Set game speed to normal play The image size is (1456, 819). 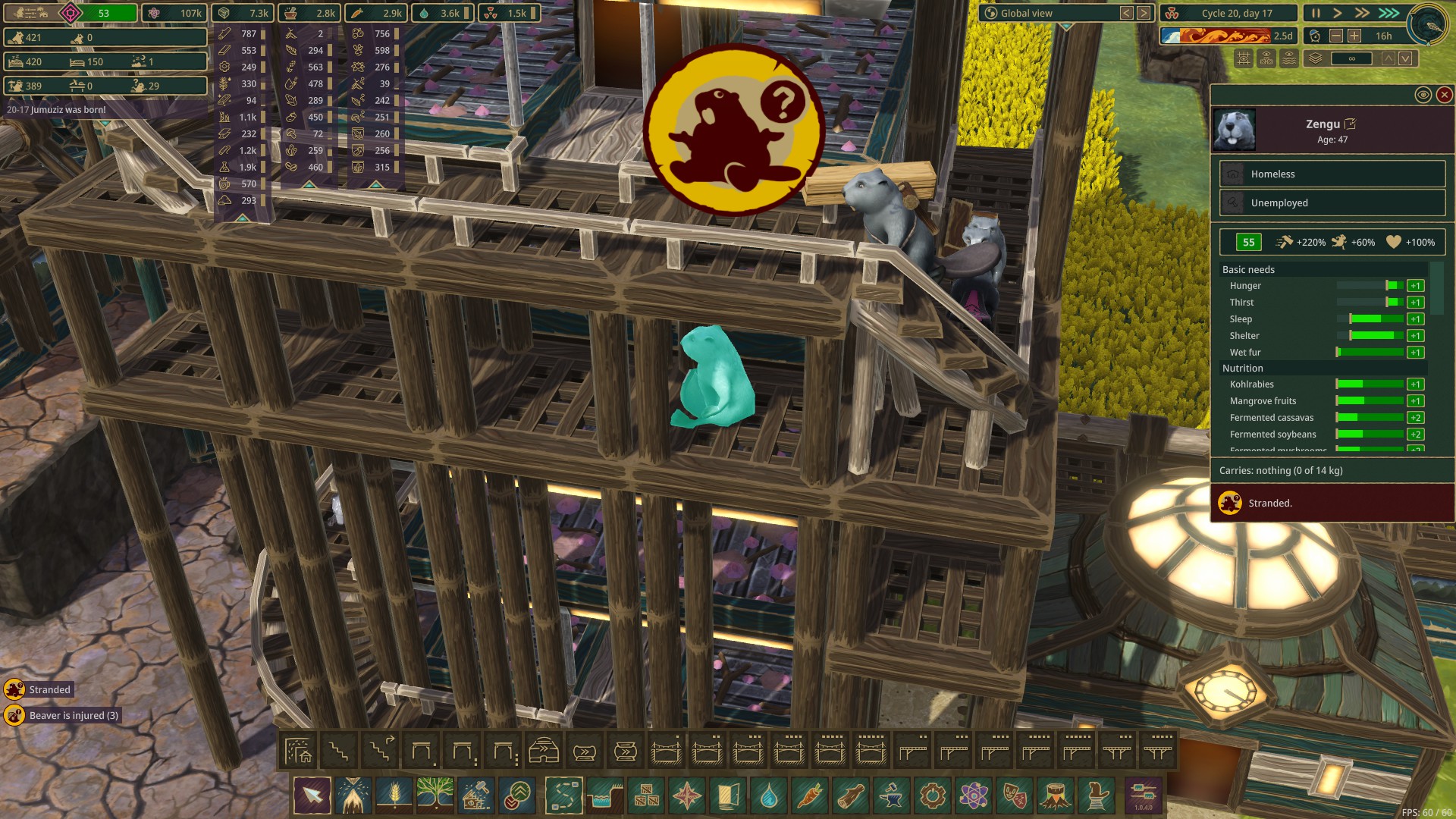point(1338,13)
